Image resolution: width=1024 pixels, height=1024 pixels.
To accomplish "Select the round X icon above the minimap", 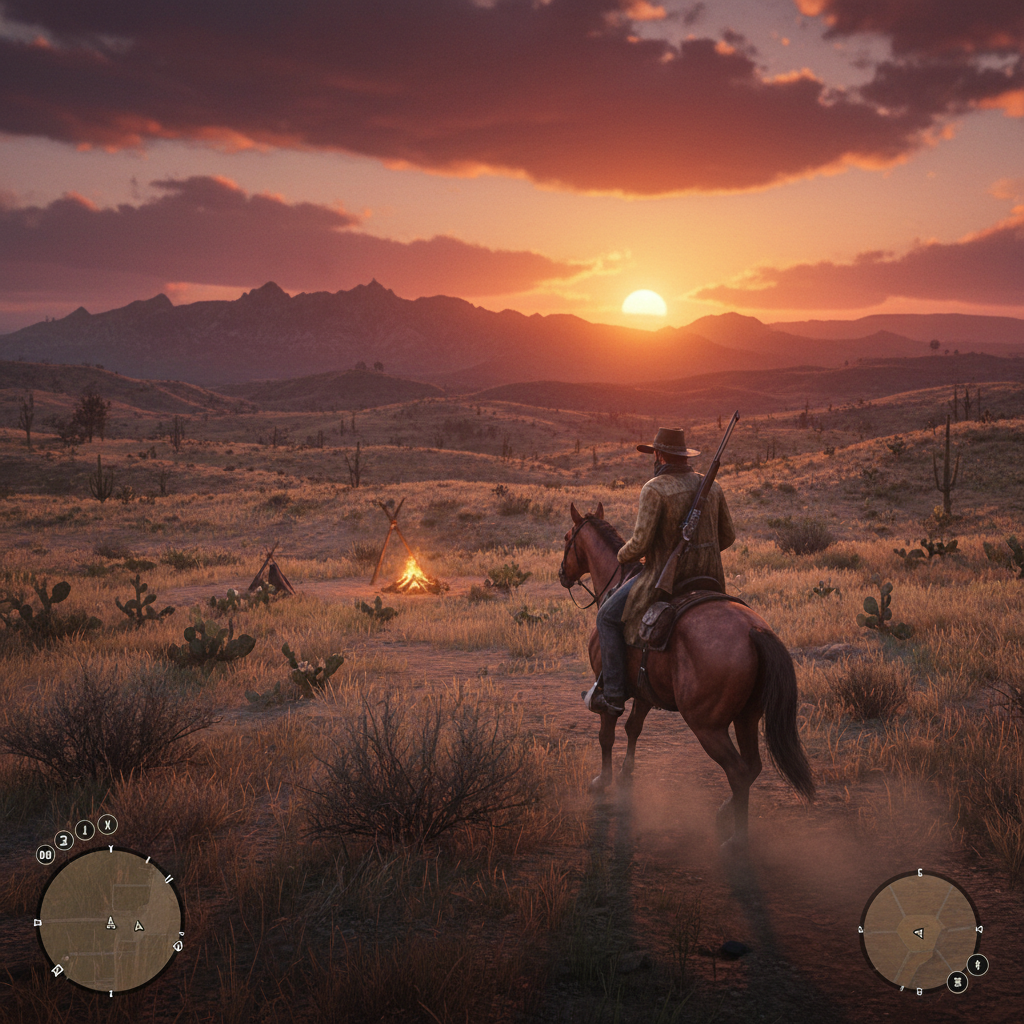I will click(107, 824).
